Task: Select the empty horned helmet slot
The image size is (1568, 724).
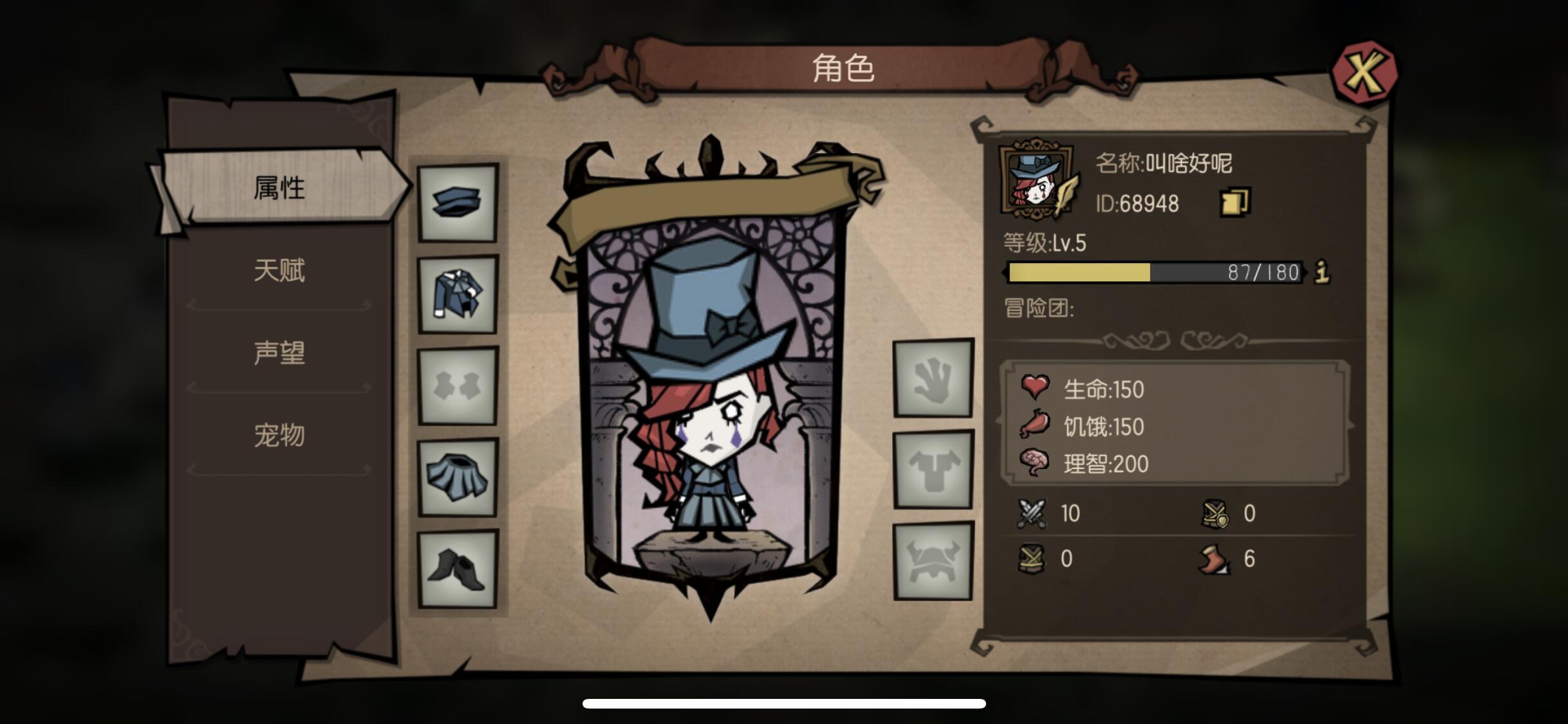Action: 933,561
